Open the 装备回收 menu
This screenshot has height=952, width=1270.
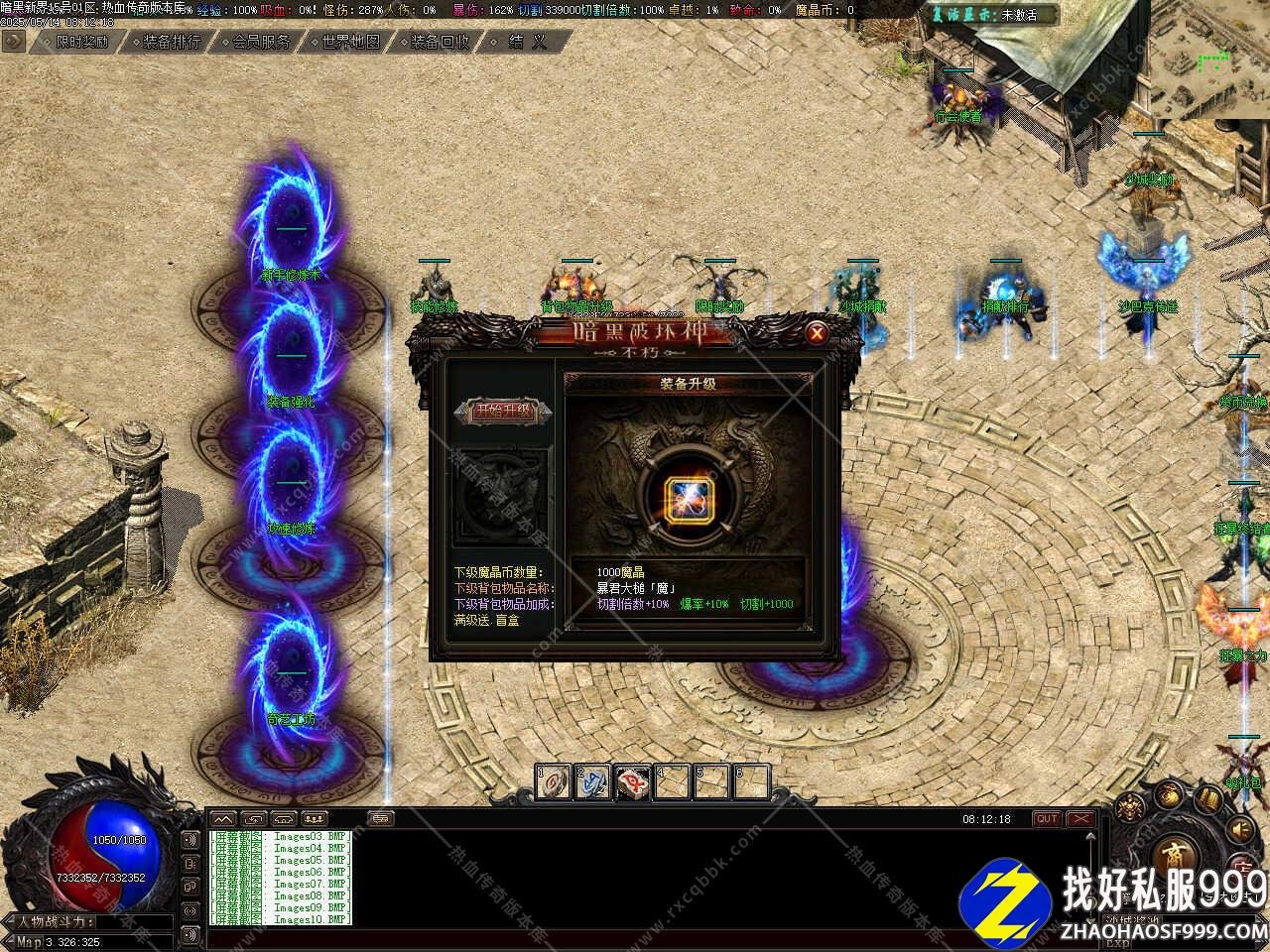439,42
